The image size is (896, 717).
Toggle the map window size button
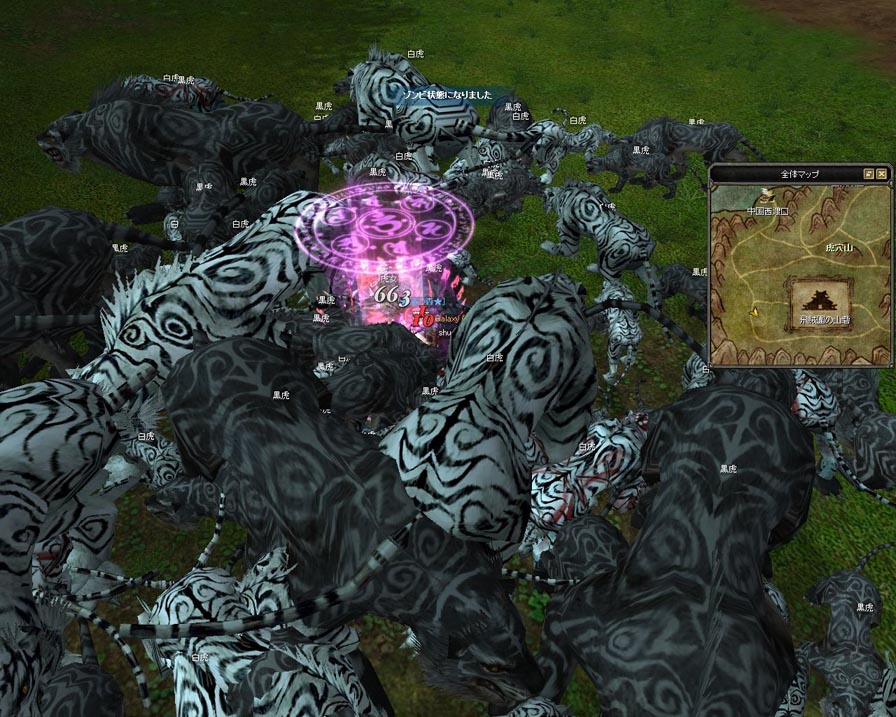869,174
